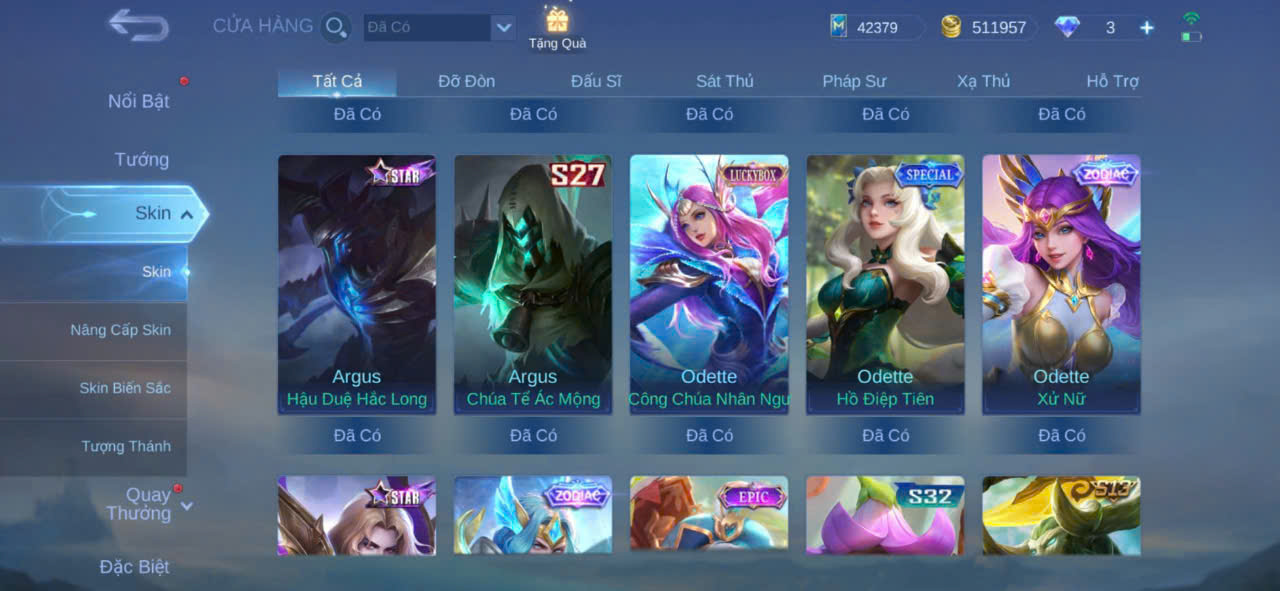The height and width of the screenshot is (591, 1280).
Task: Choose the Hỗ Trợ tab
Action: click(x=1112, y=81)
